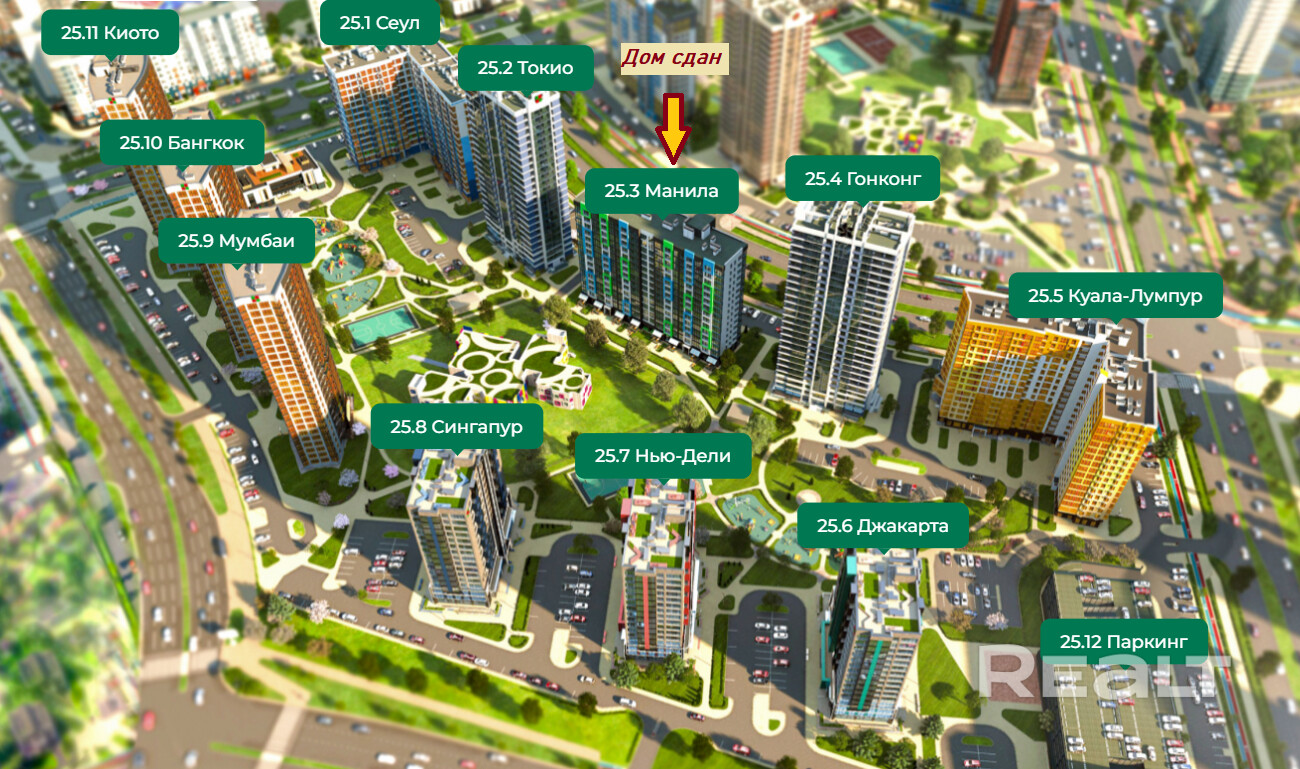Image resolution: width=1300 pixels, height=769 pixels.
Task: Choose the 25.9 Мумбаи label
Action: [237, 240]
